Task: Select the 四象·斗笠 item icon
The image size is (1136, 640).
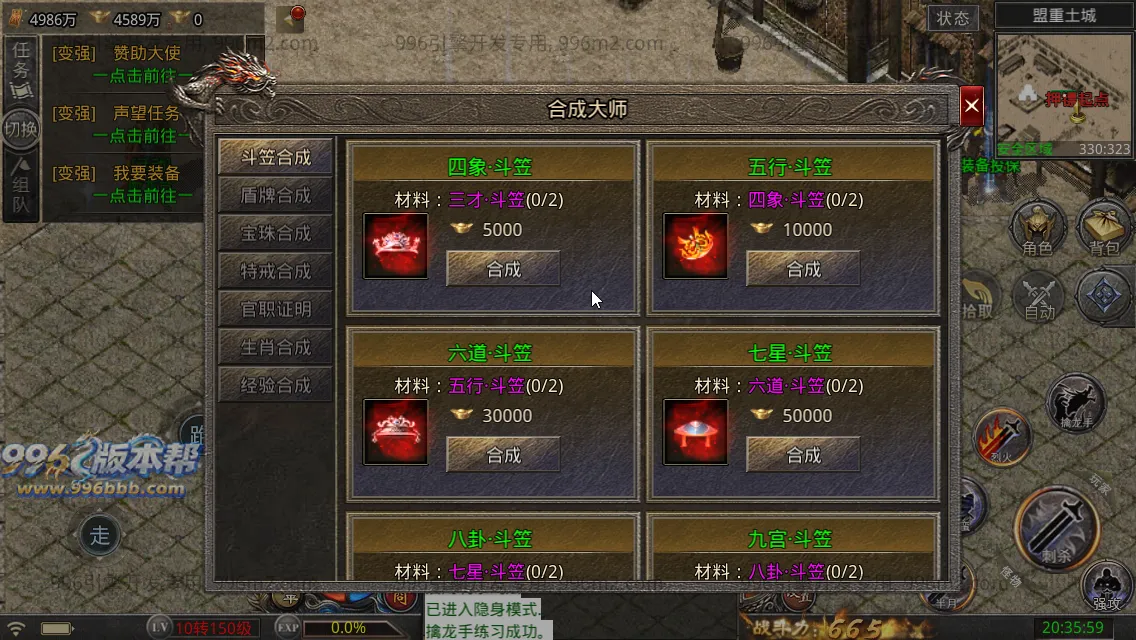Action: pyautogui.click(x=395, y=245)
